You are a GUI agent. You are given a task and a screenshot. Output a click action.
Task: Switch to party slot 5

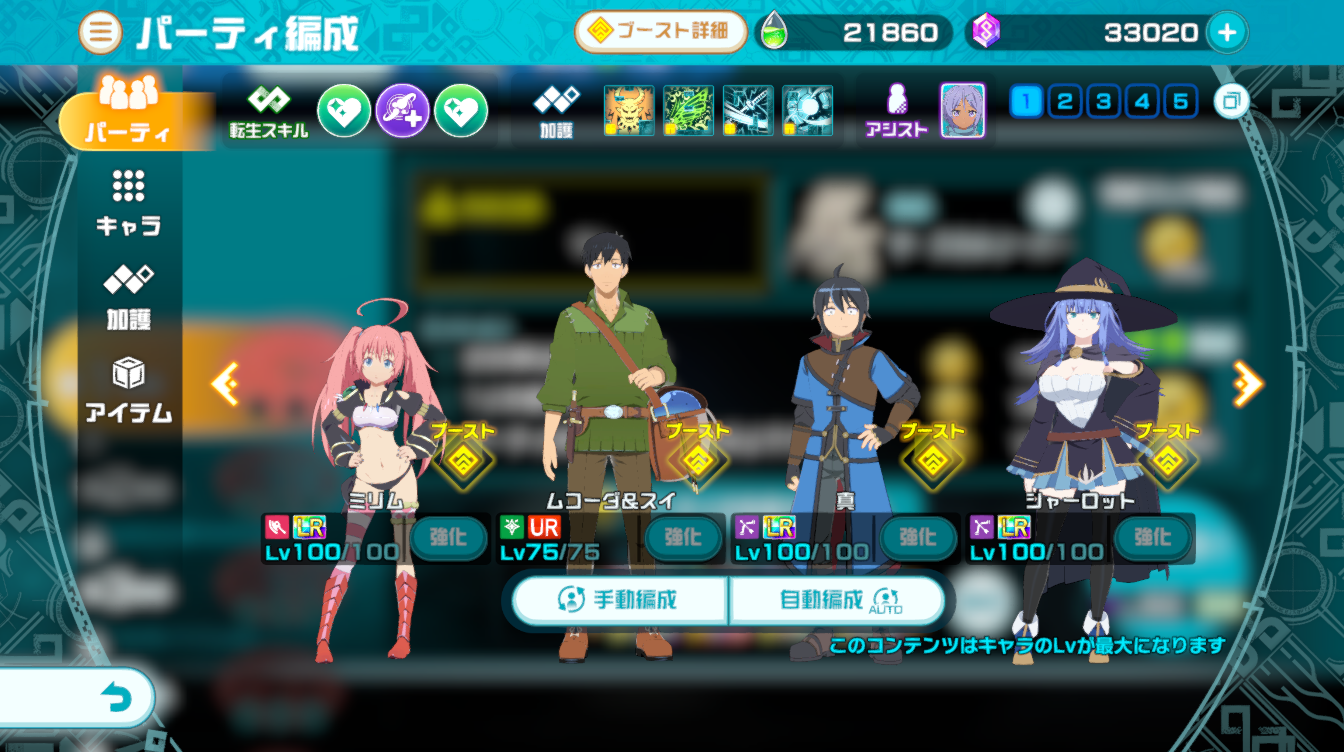[x=1180, y=102]
